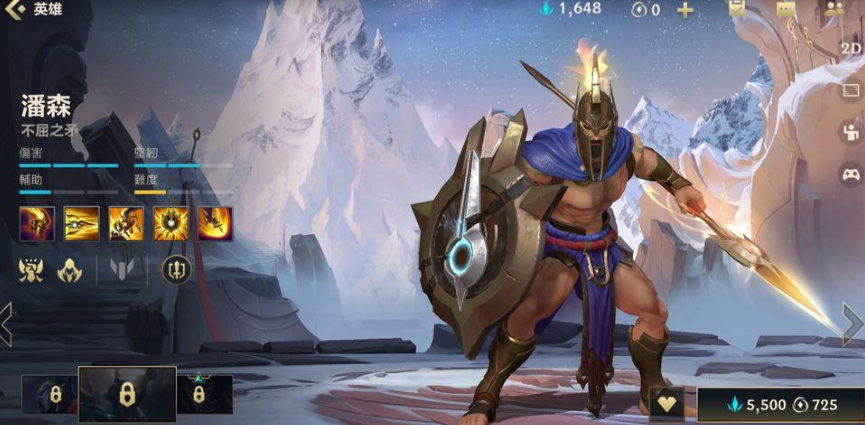This screenshot has height=425, width=865.
Task: Buy the hero for 5,500 or 725
Action: click(x=781, y=405)
